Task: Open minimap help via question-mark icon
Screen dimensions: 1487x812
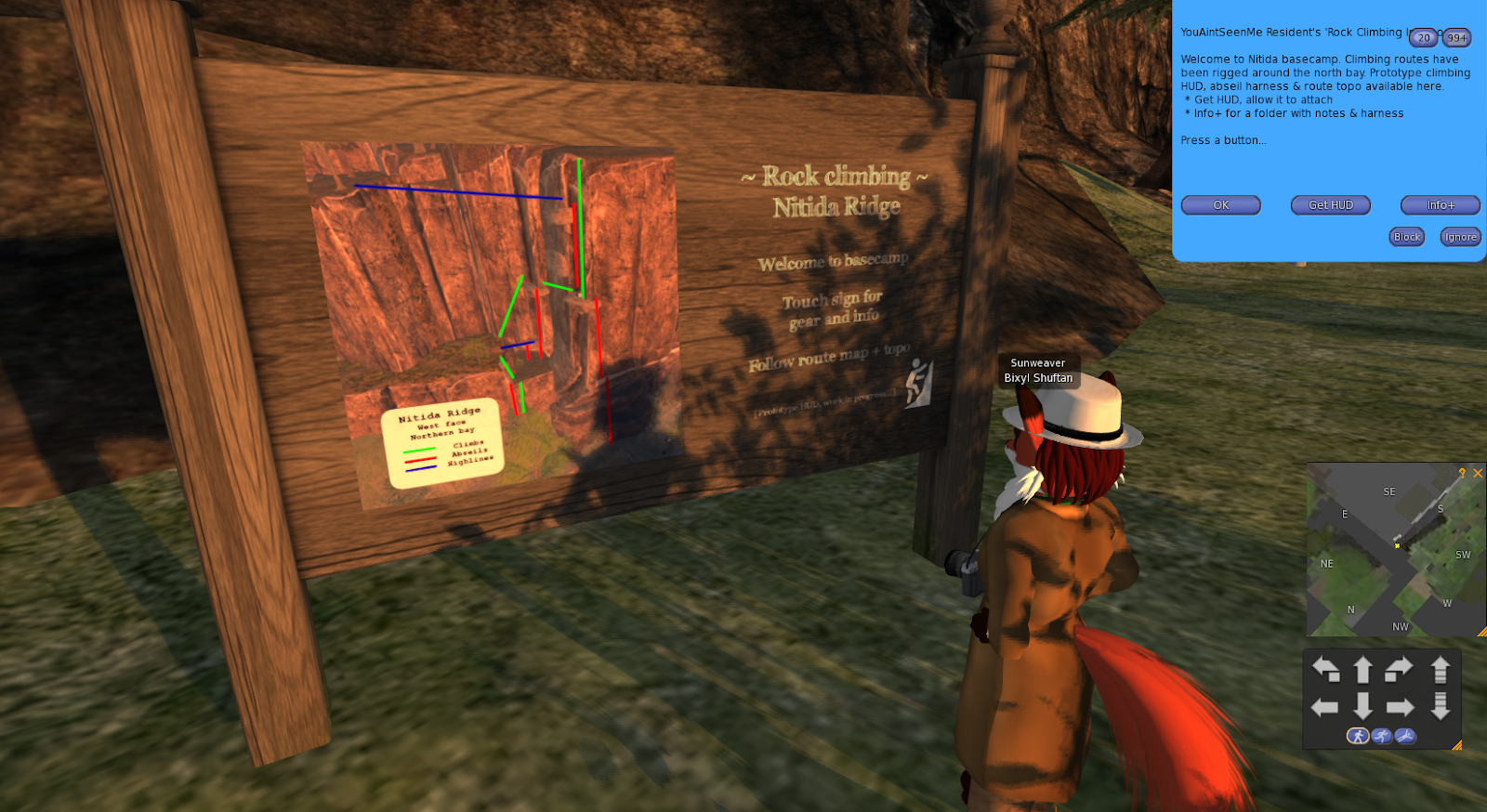Action: coord(1462,473)
